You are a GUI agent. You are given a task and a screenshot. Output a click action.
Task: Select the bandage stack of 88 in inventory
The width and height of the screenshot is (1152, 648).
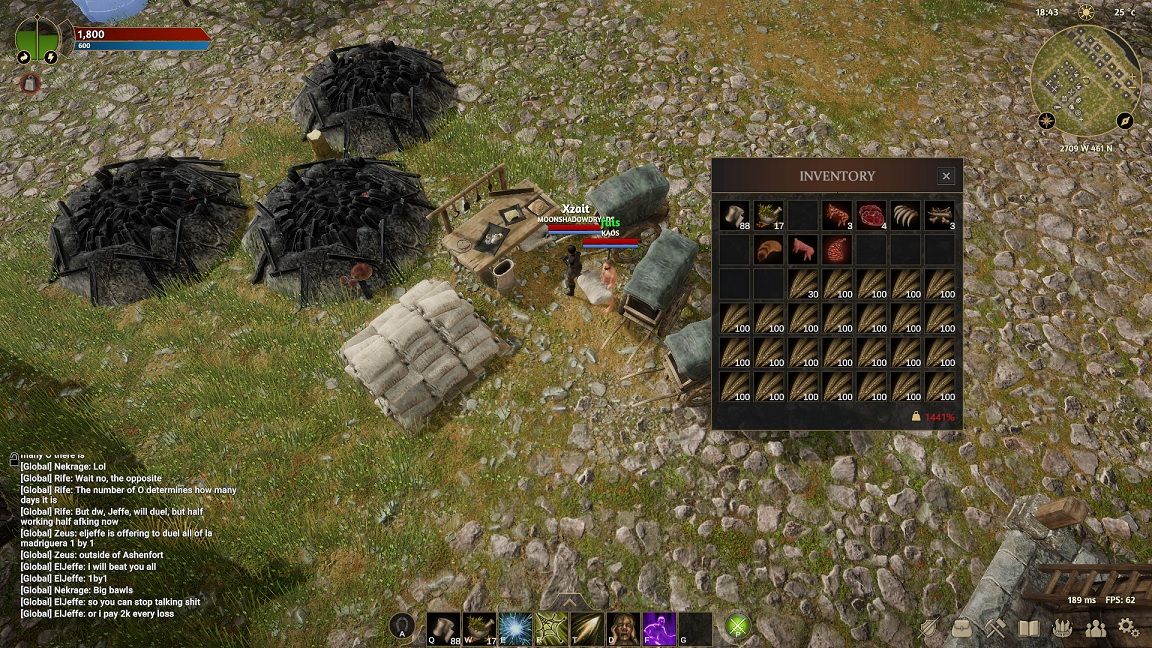pos(735,216)
